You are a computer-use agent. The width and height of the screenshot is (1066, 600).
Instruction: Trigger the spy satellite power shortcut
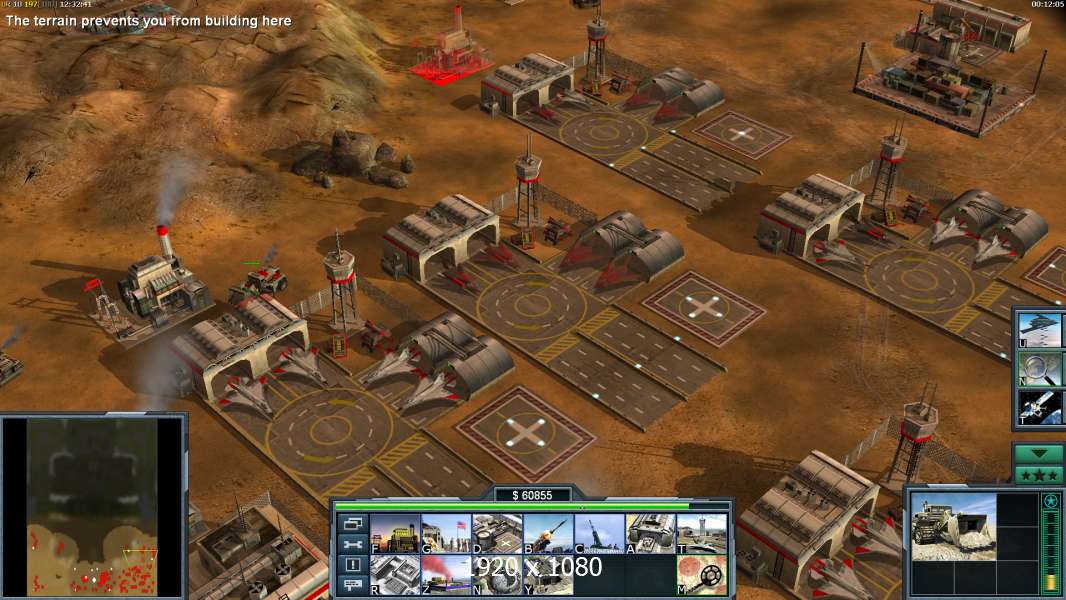(x=1040, y=406)
